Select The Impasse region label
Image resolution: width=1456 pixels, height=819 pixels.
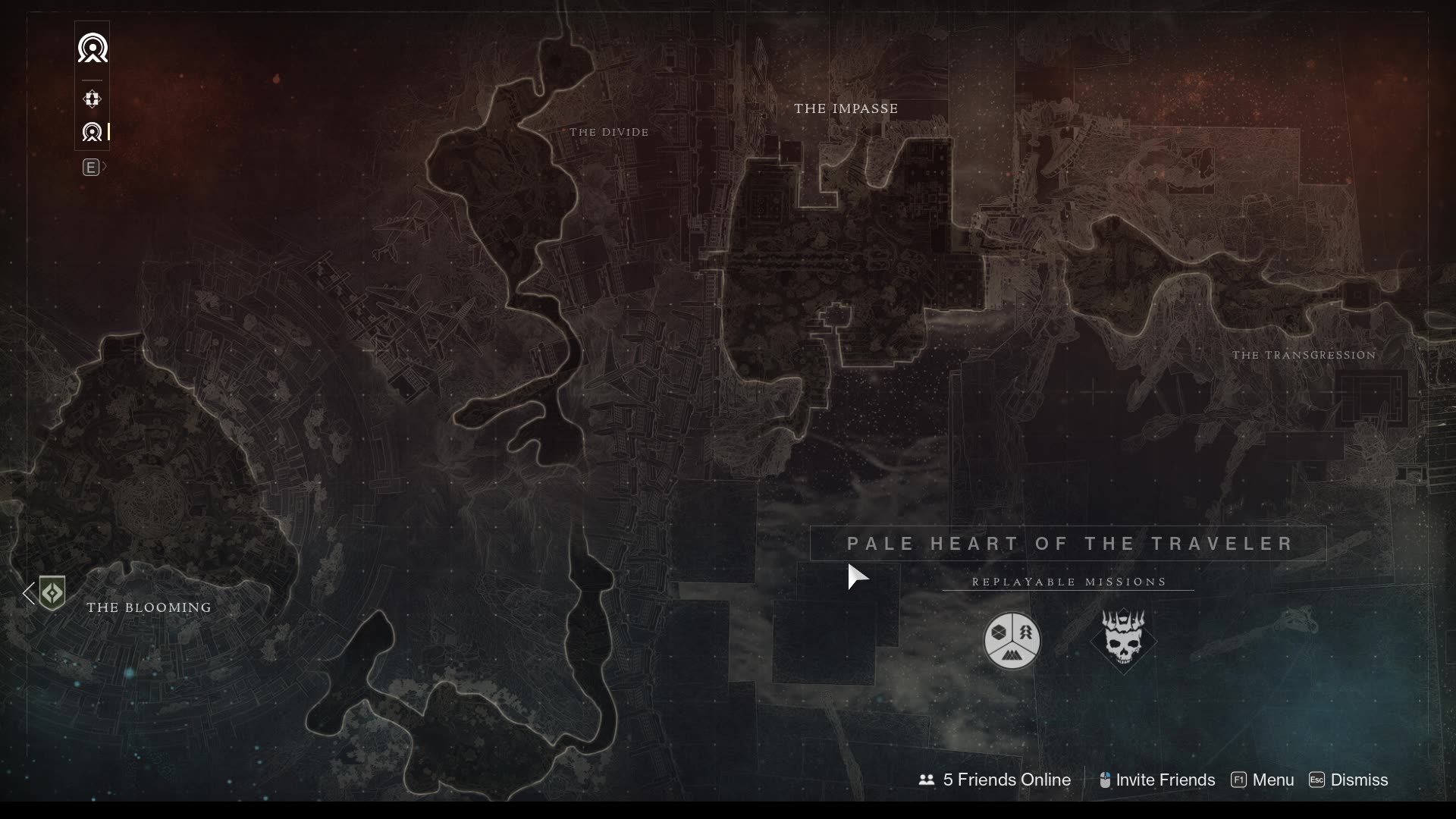(x=846, y=108)
